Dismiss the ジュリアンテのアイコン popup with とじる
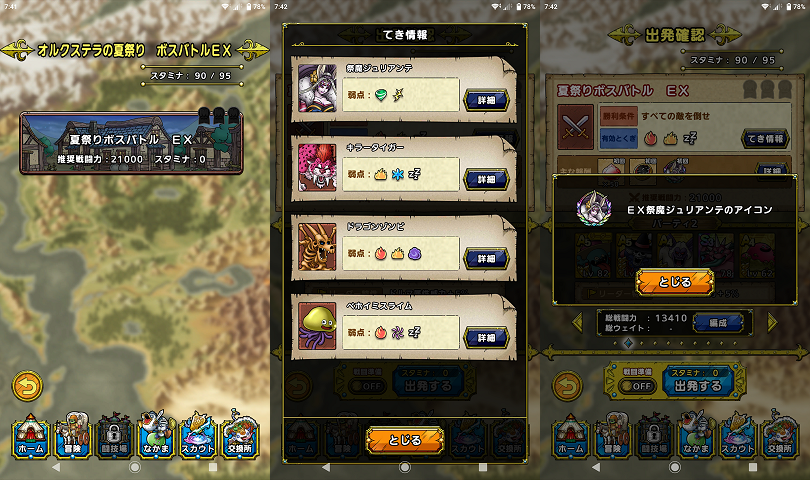 point(675,282)
